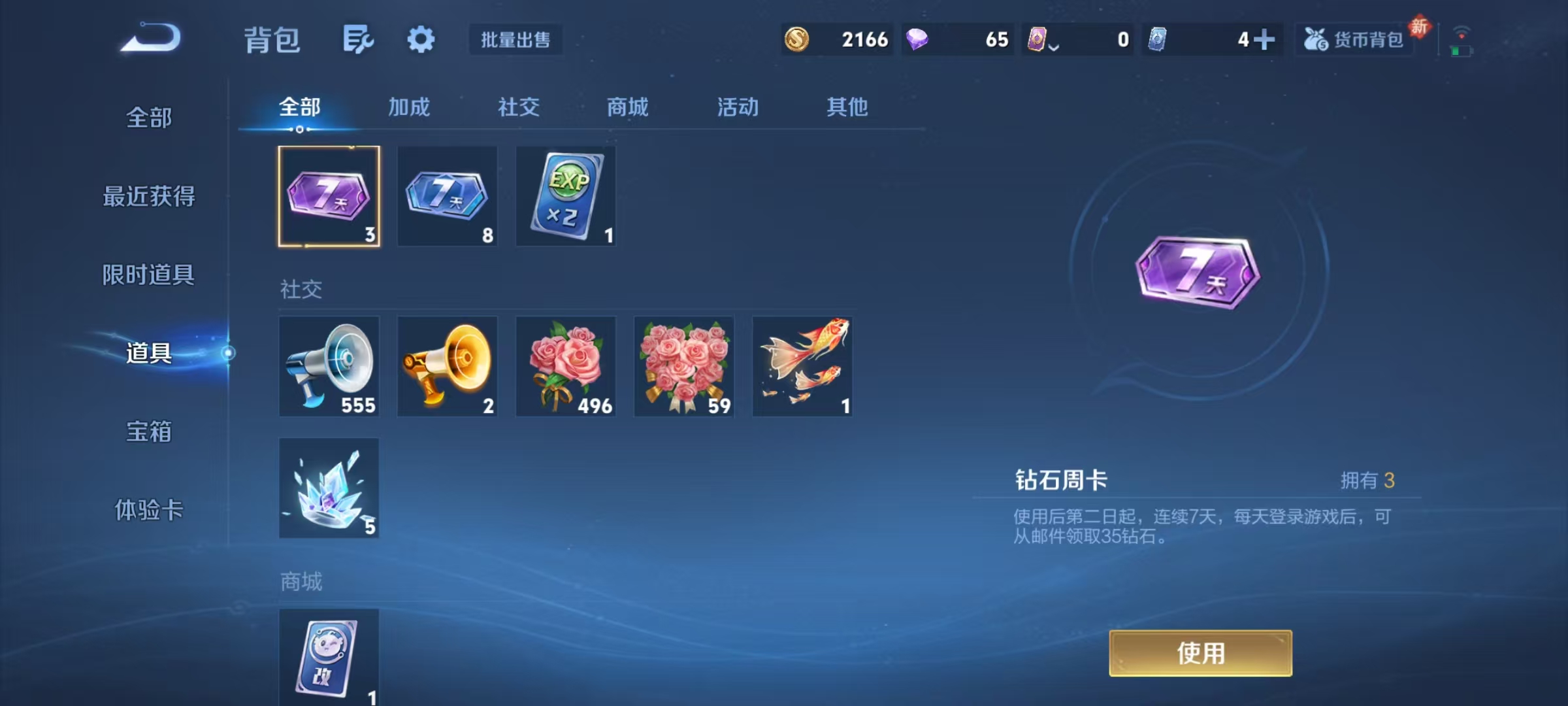Viewport: 1568px width, 706px height.
Task: Switch to the 社交 filter tab
Action: click(518, 107)
